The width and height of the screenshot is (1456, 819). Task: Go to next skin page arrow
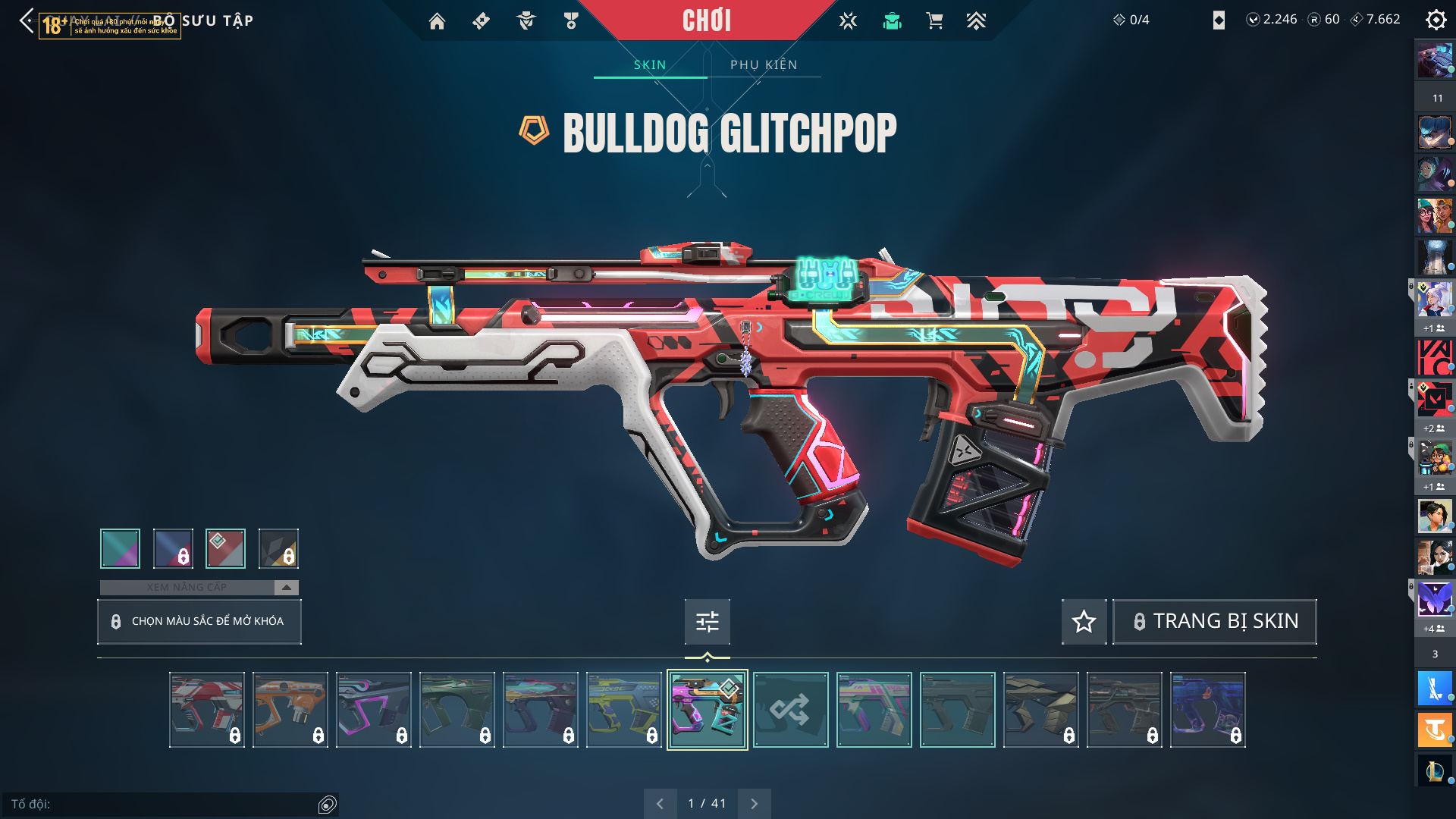(x=754, y=804)
